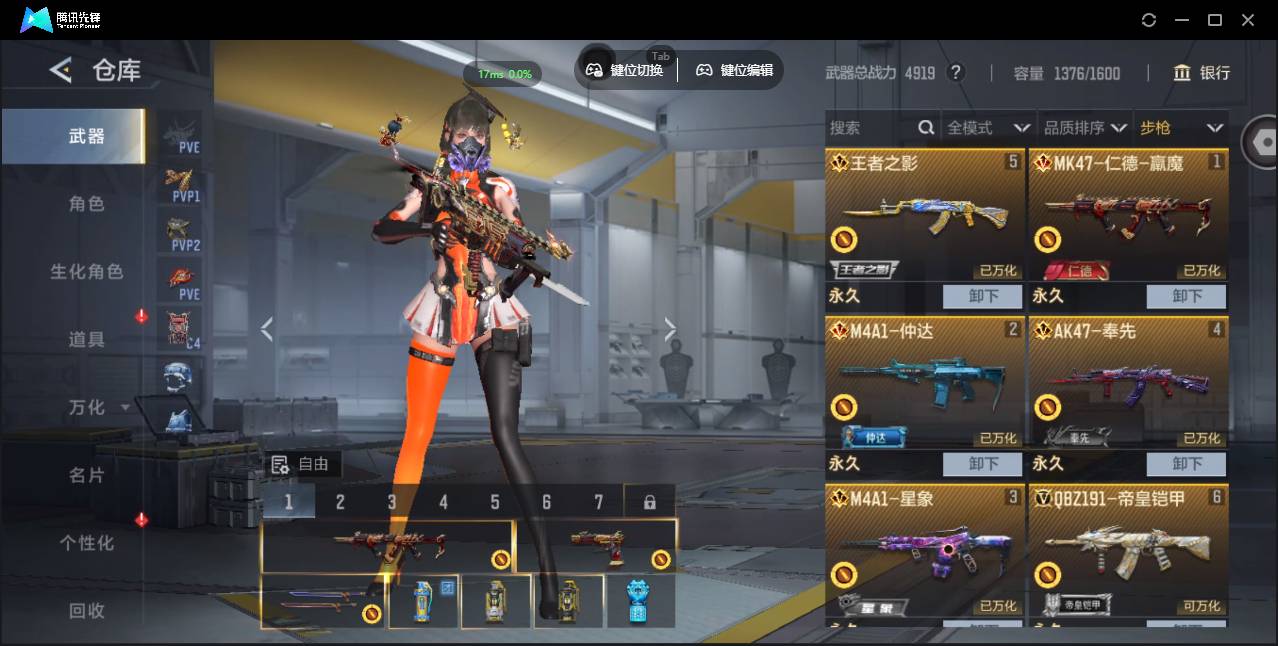Select the 道具 items tab

(x=86, y=340)
